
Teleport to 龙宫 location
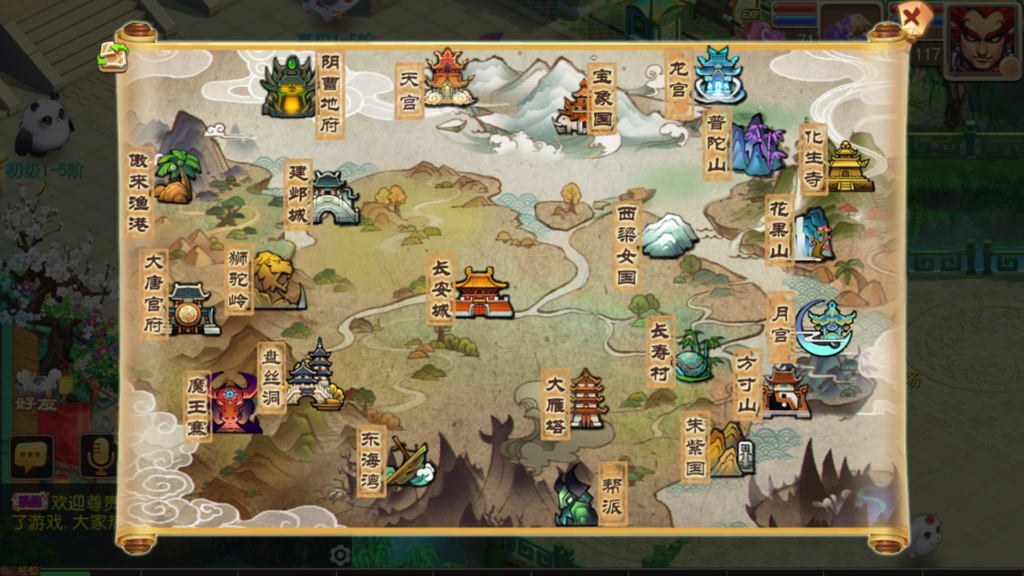tap(718, 75)
